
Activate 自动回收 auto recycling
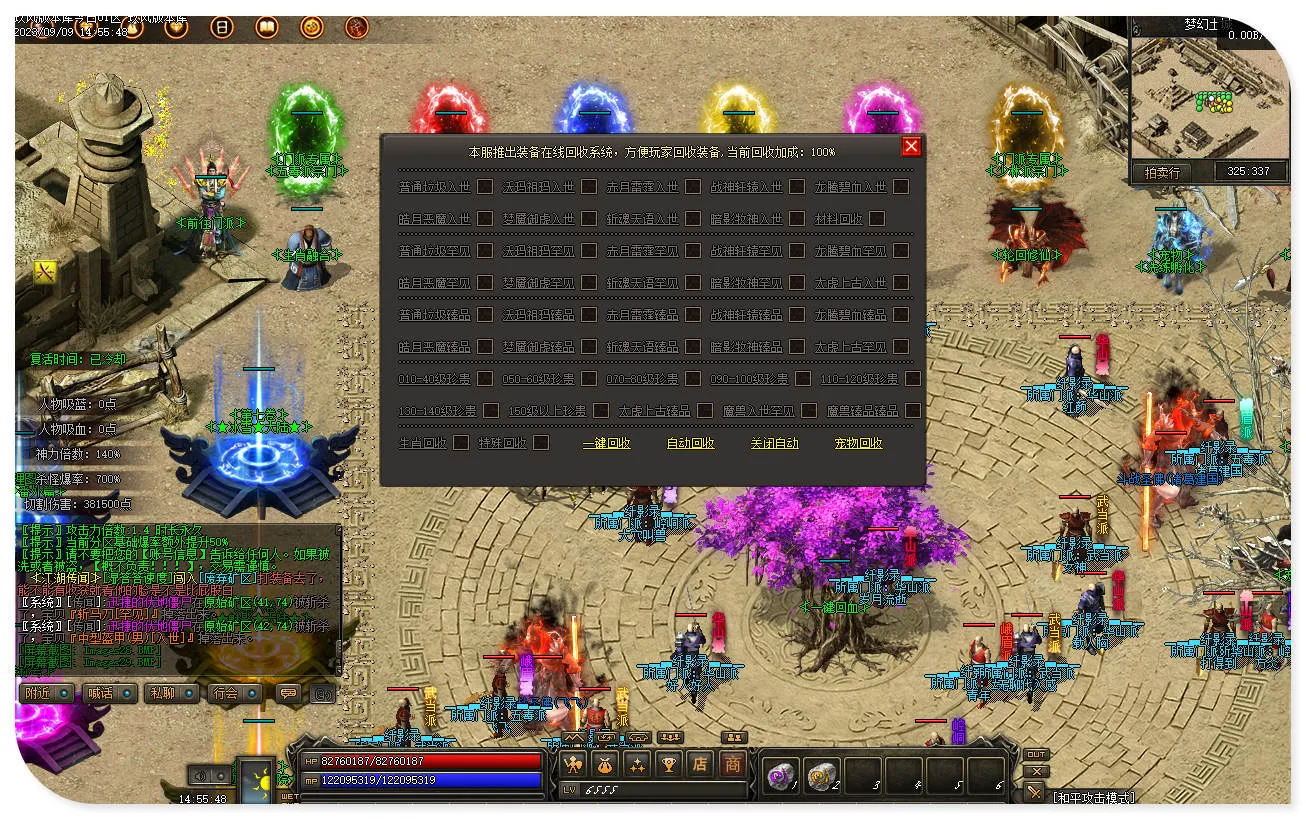(x=691, y=443)
